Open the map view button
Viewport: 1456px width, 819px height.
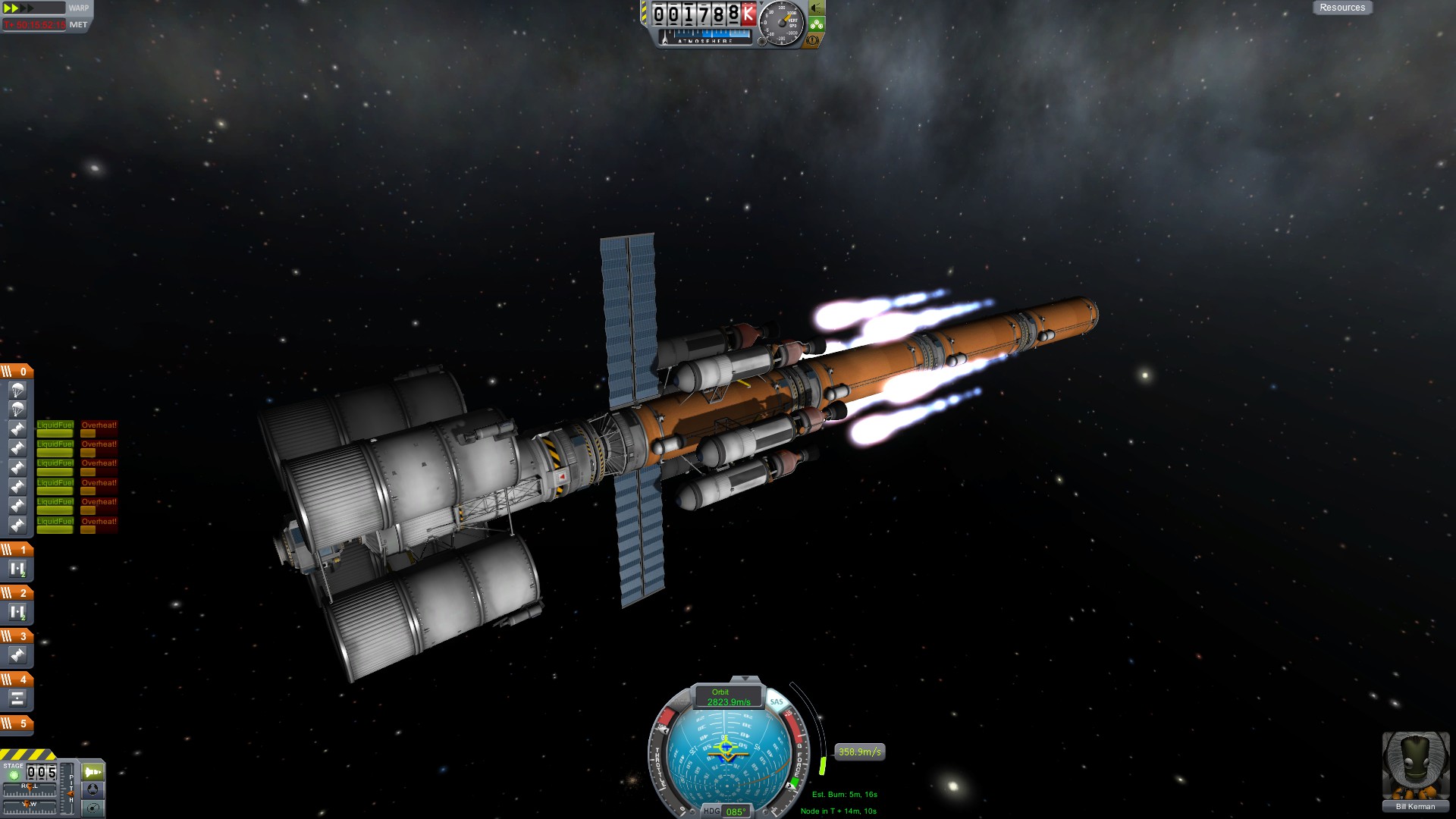(93, 808)
